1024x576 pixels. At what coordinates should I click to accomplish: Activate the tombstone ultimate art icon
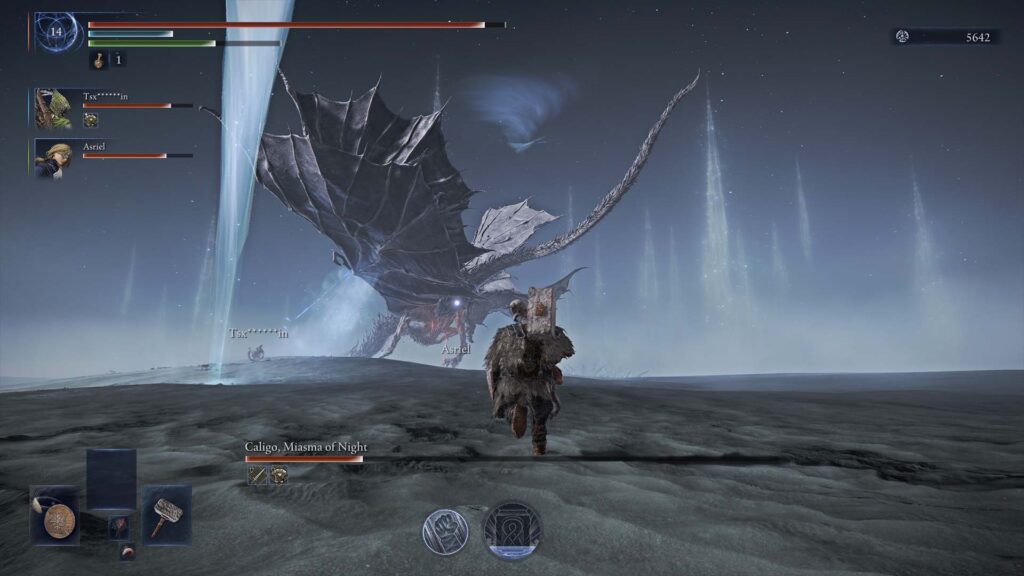coord(512,530)
